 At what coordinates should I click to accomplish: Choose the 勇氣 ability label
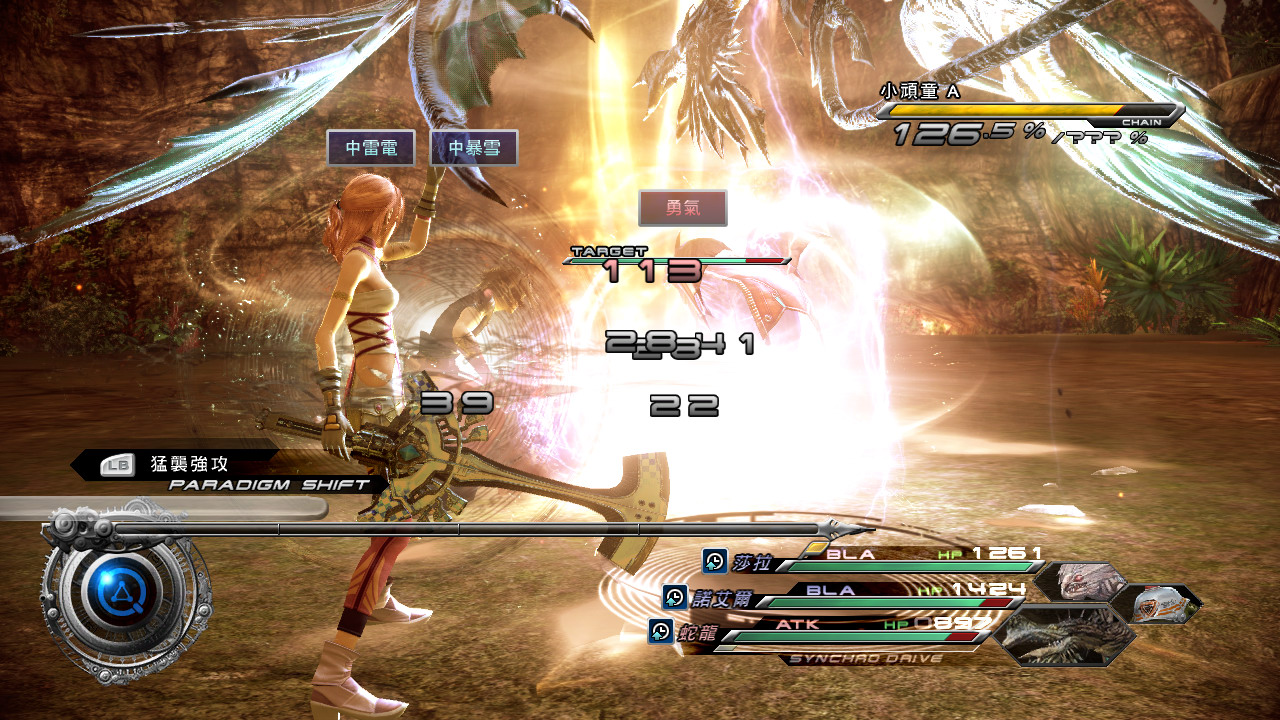pyautogui.click(x=683, y=208)
